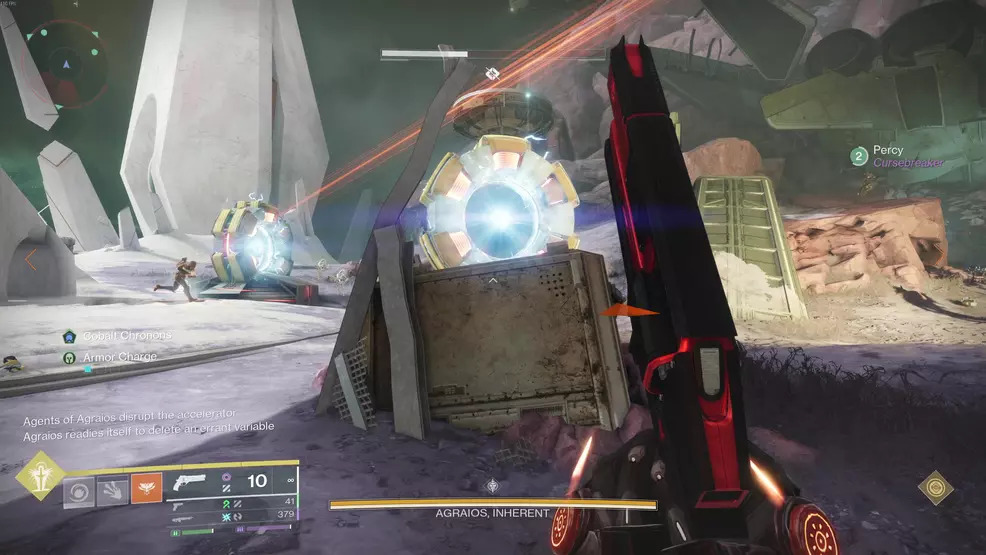
Task: Trigger the orange winged class ability
Action: [146, 488]
